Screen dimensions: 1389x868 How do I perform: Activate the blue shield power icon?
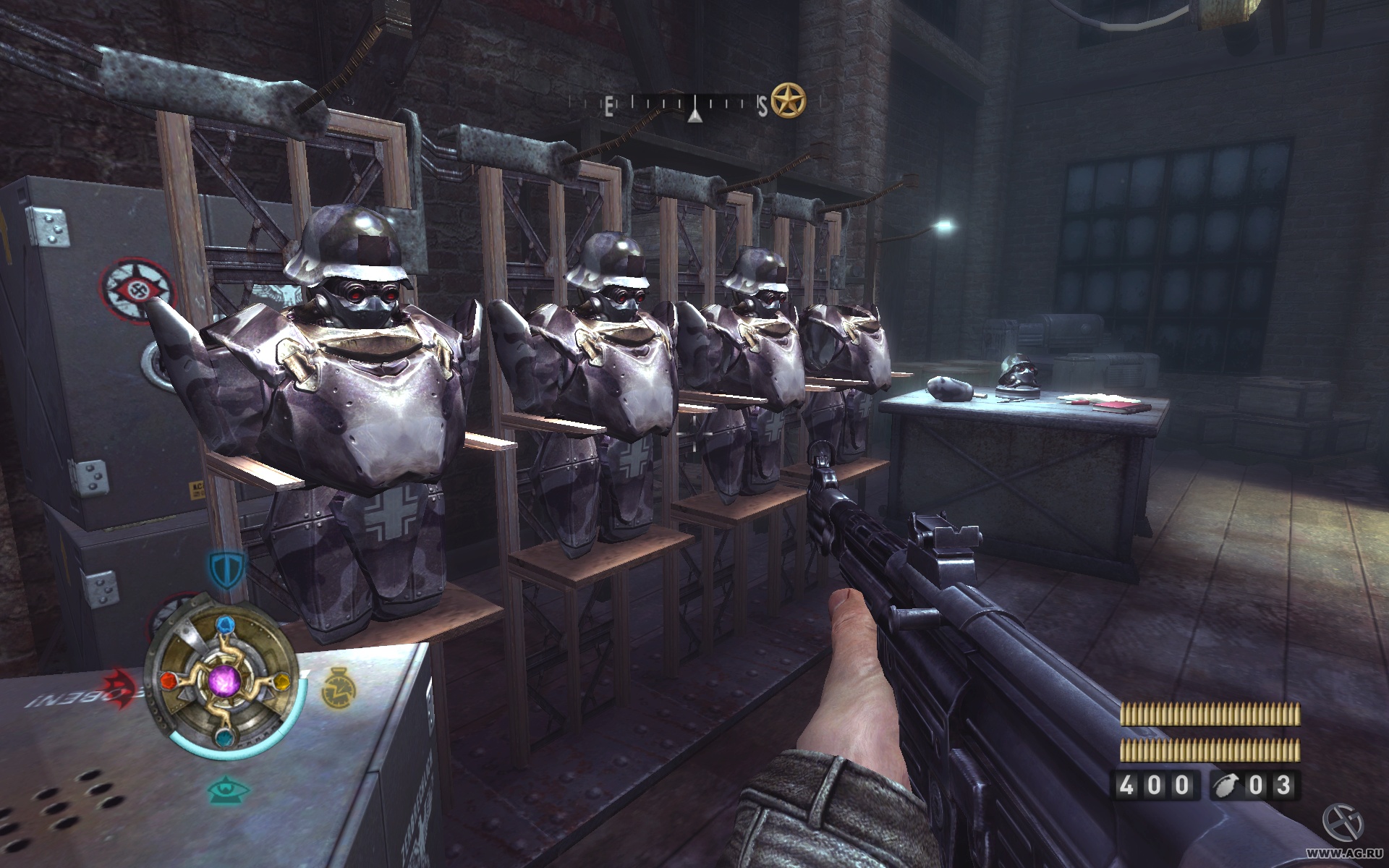pyautogui.click(x=226, y=569)
